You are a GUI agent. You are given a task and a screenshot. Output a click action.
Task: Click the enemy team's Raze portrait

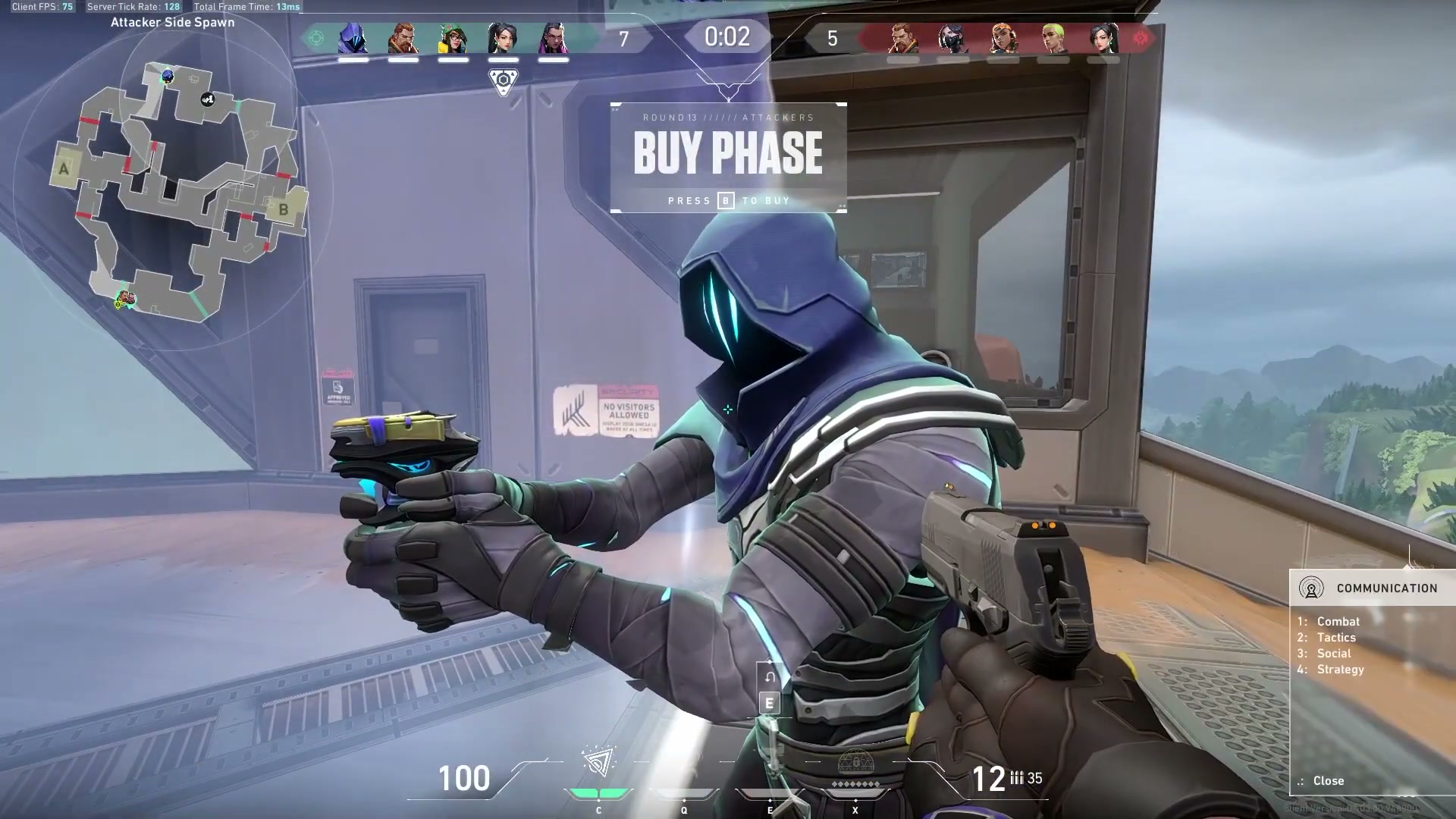coord(1003,38)
